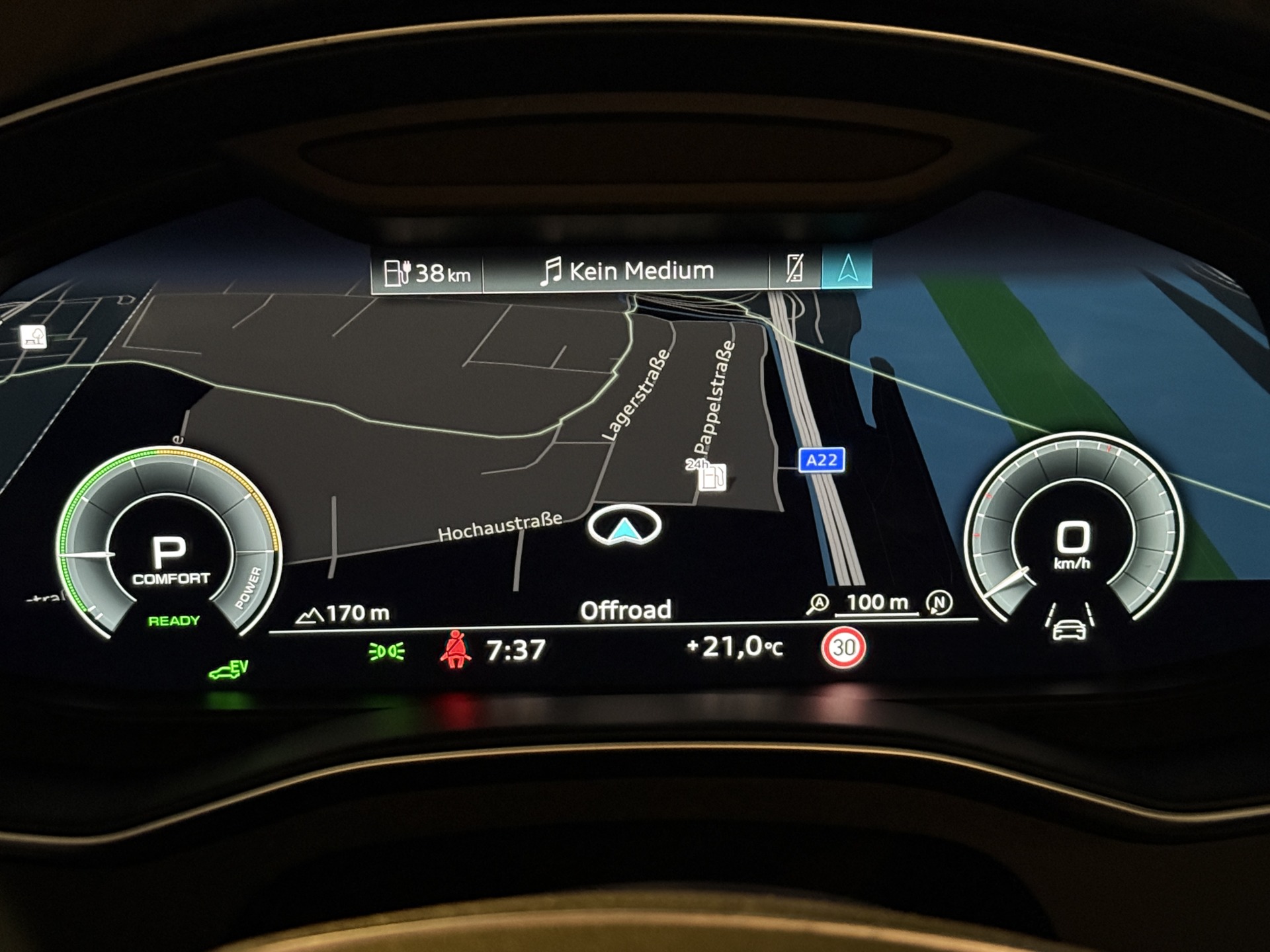
Task: Open the 38 km range tab
Action: (x=427, y=272)
